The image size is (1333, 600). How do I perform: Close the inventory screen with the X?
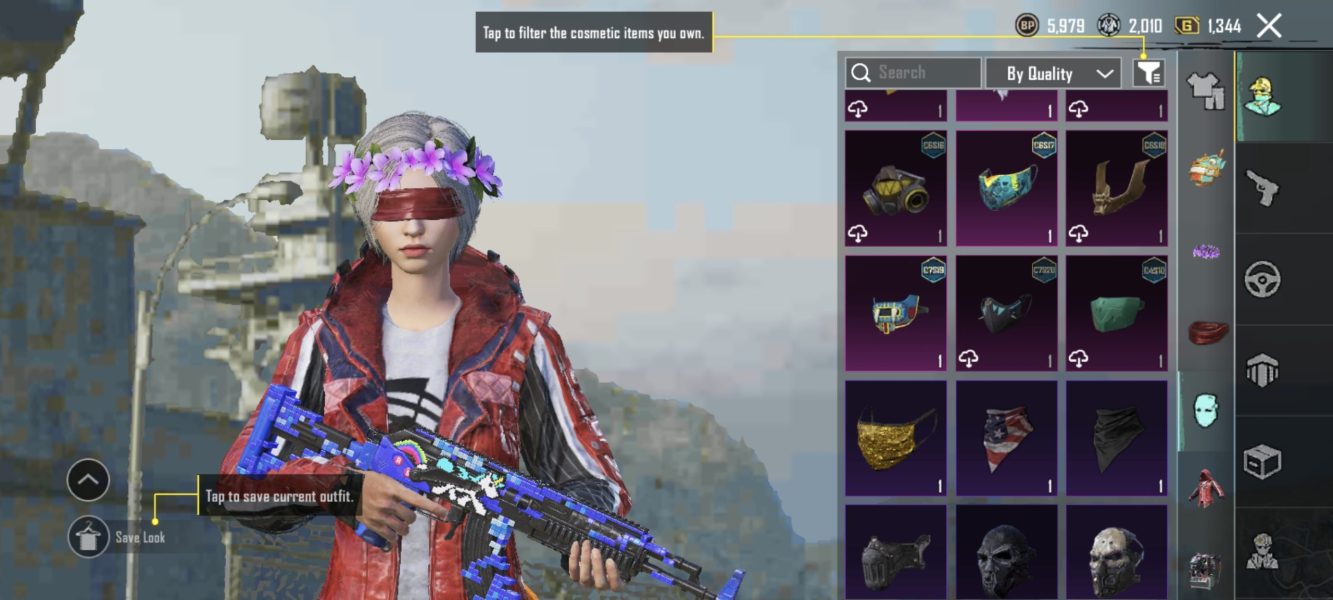[1268, 26]
